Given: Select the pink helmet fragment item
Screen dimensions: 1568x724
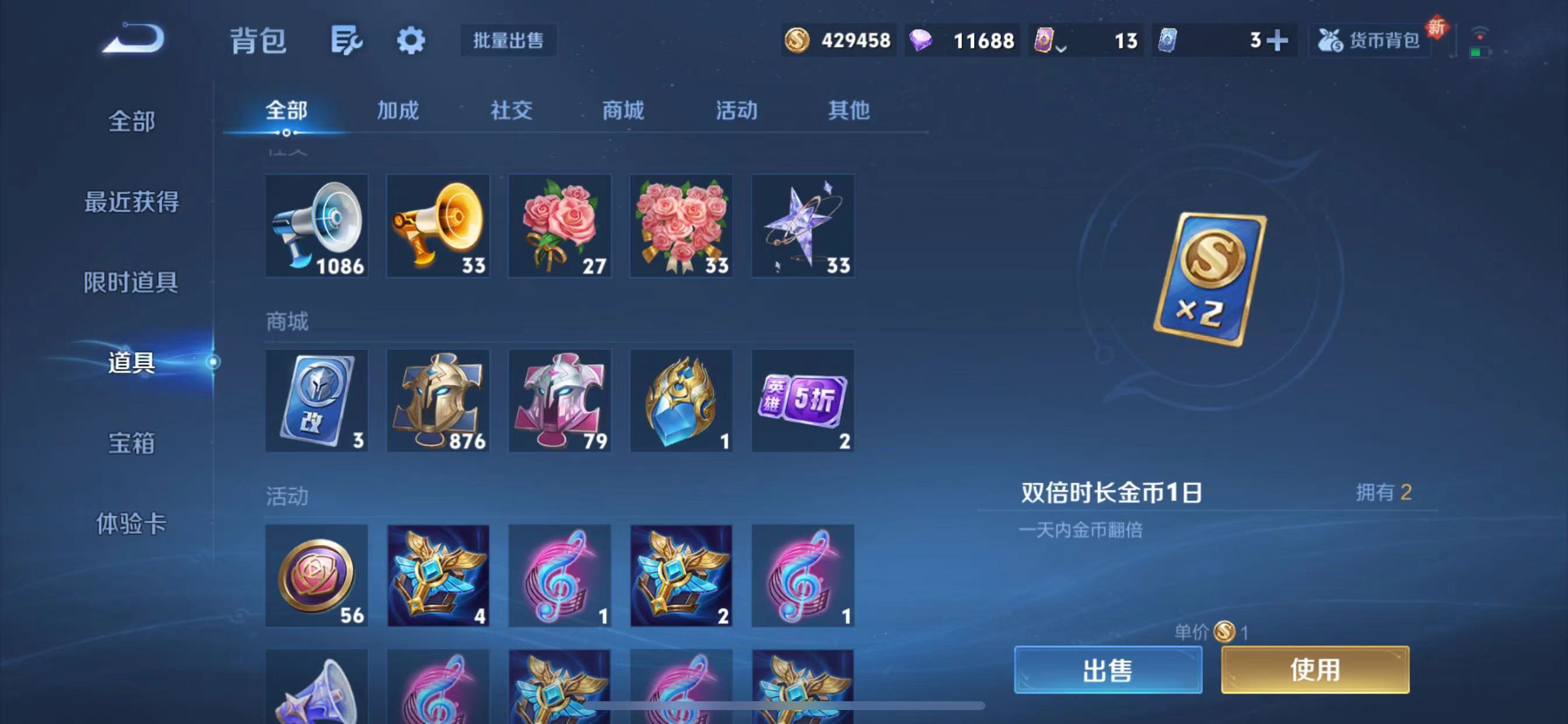Looking at the screenshot, I should coord(559,400).
